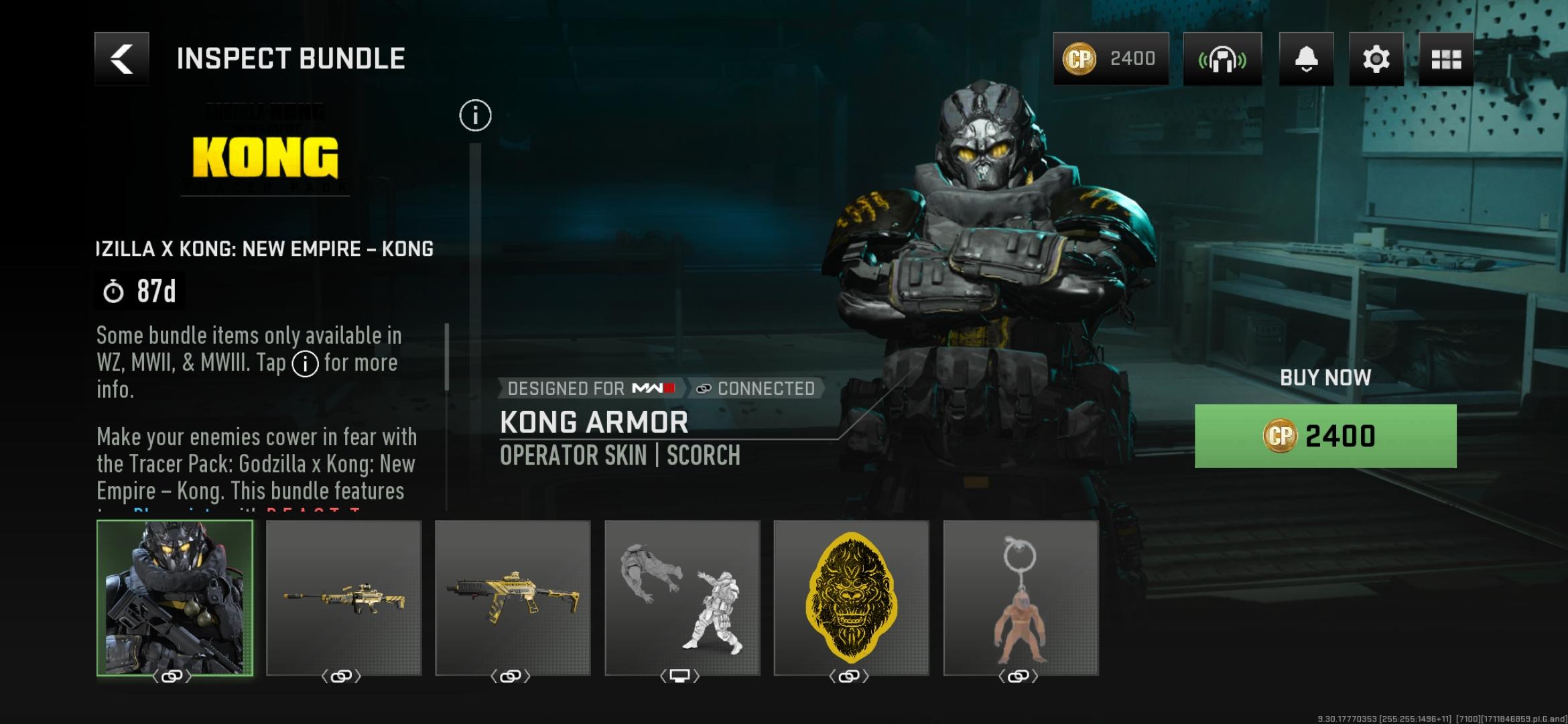Go back using the arrow button
Viewport: 1568px width, 724px height.
[x=121, y=59]
